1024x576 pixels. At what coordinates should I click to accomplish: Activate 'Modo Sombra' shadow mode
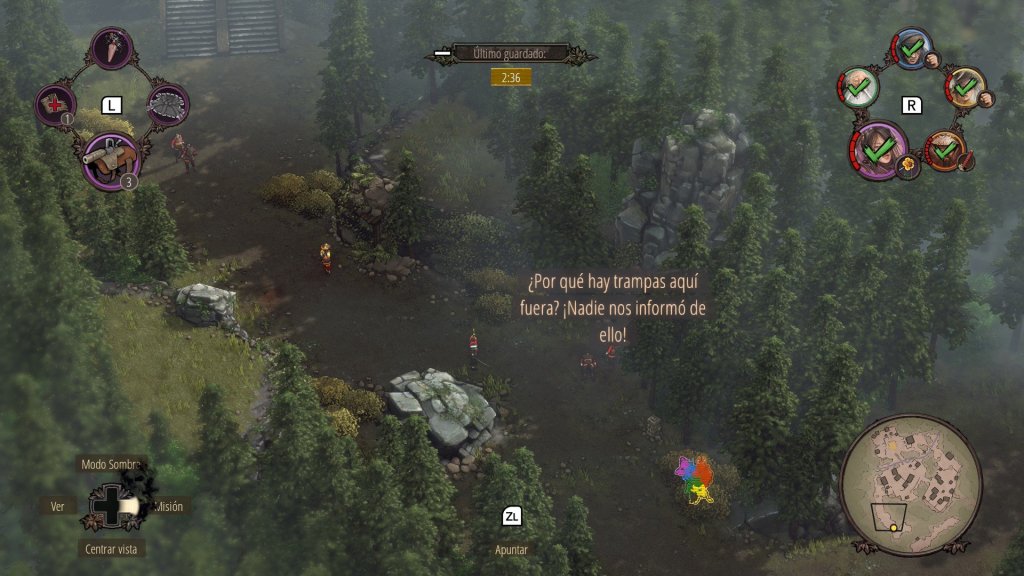[111, 464]
